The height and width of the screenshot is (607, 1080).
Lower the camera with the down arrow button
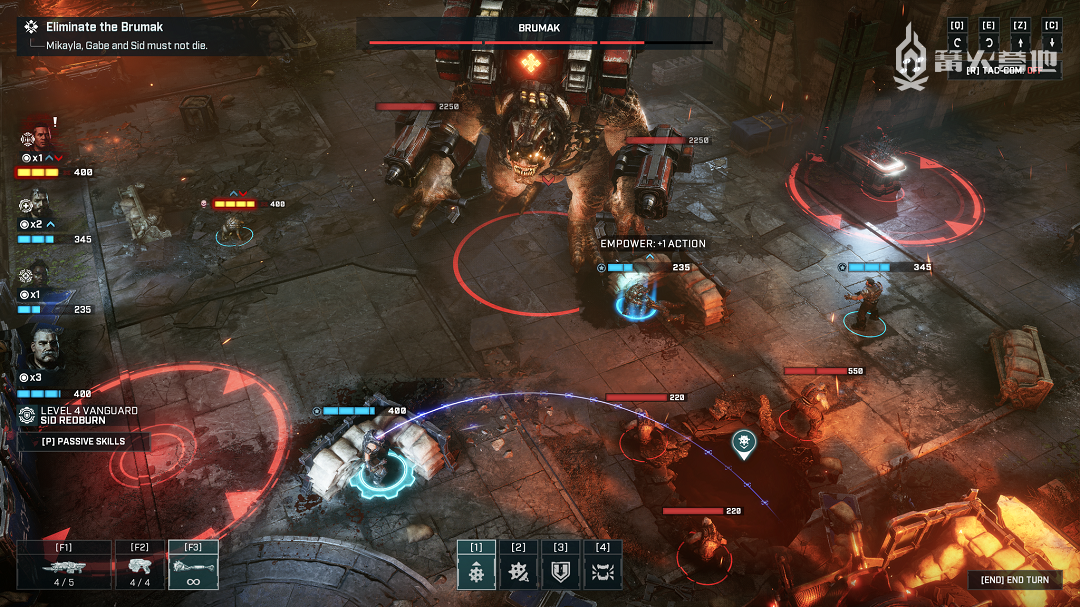[x=1051, y=44]
